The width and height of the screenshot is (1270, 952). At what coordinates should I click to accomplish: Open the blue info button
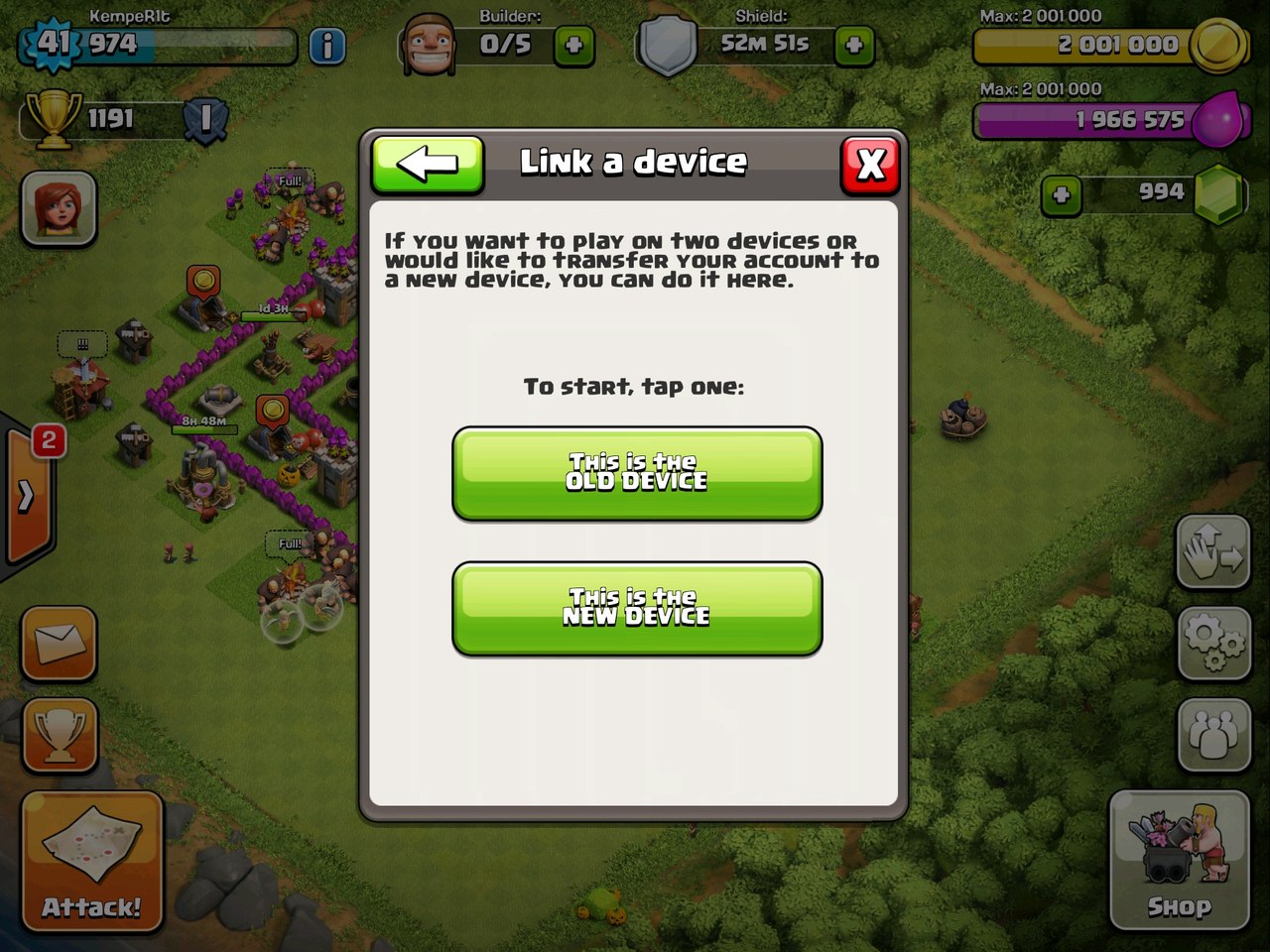click(x=327, y=46)
